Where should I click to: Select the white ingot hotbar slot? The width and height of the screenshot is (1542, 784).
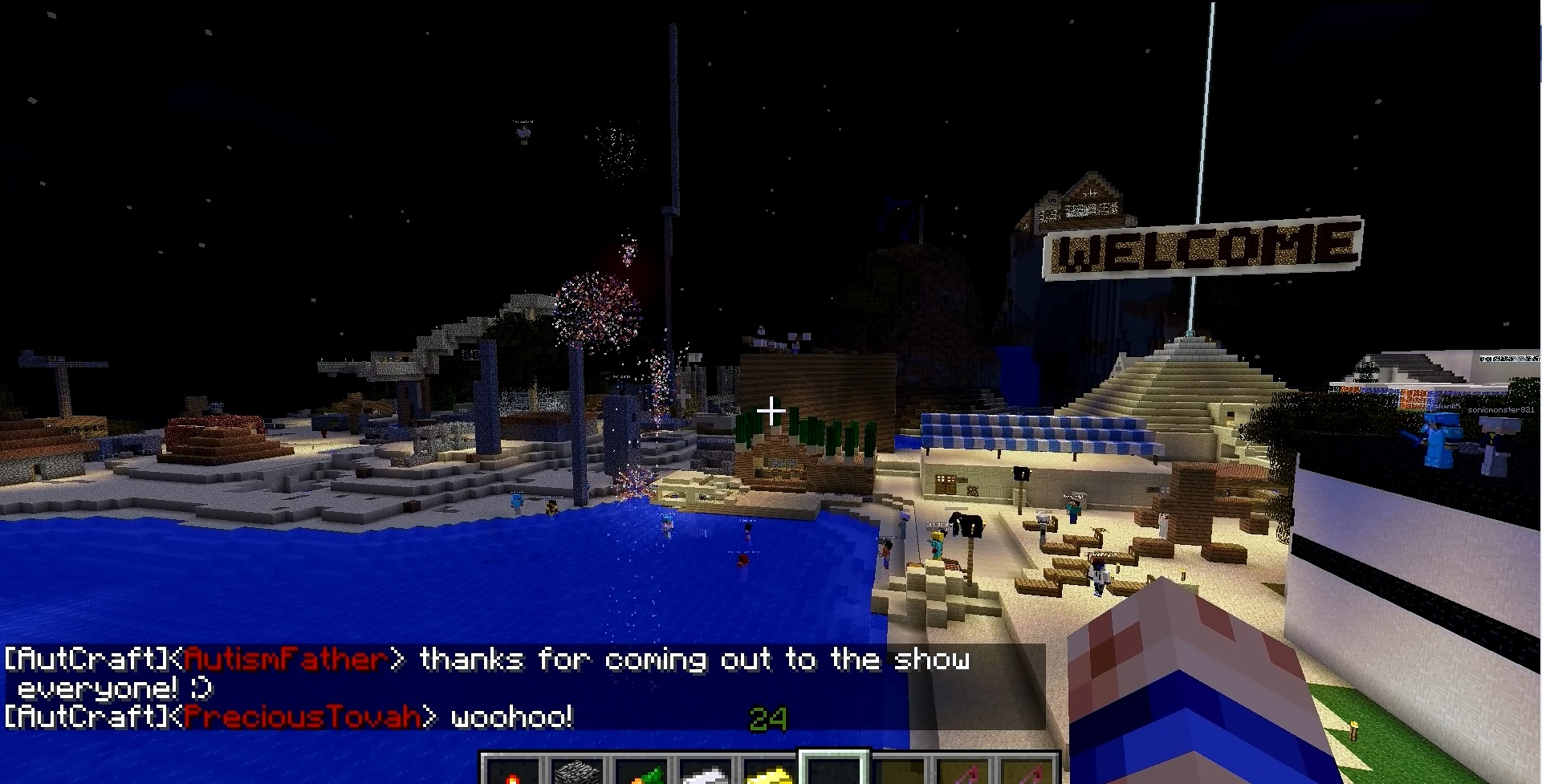(706, 773)
